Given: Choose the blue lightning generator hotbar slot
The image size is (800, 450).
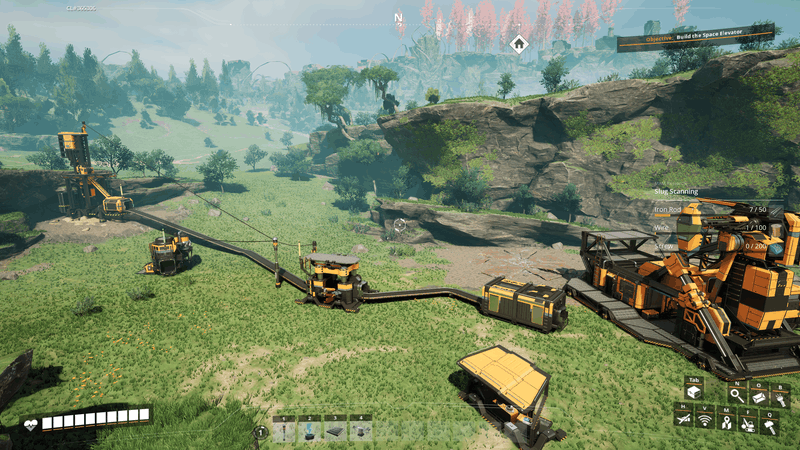Looking at the screenshot, I should pyautogui.click(x=310, y=431).
